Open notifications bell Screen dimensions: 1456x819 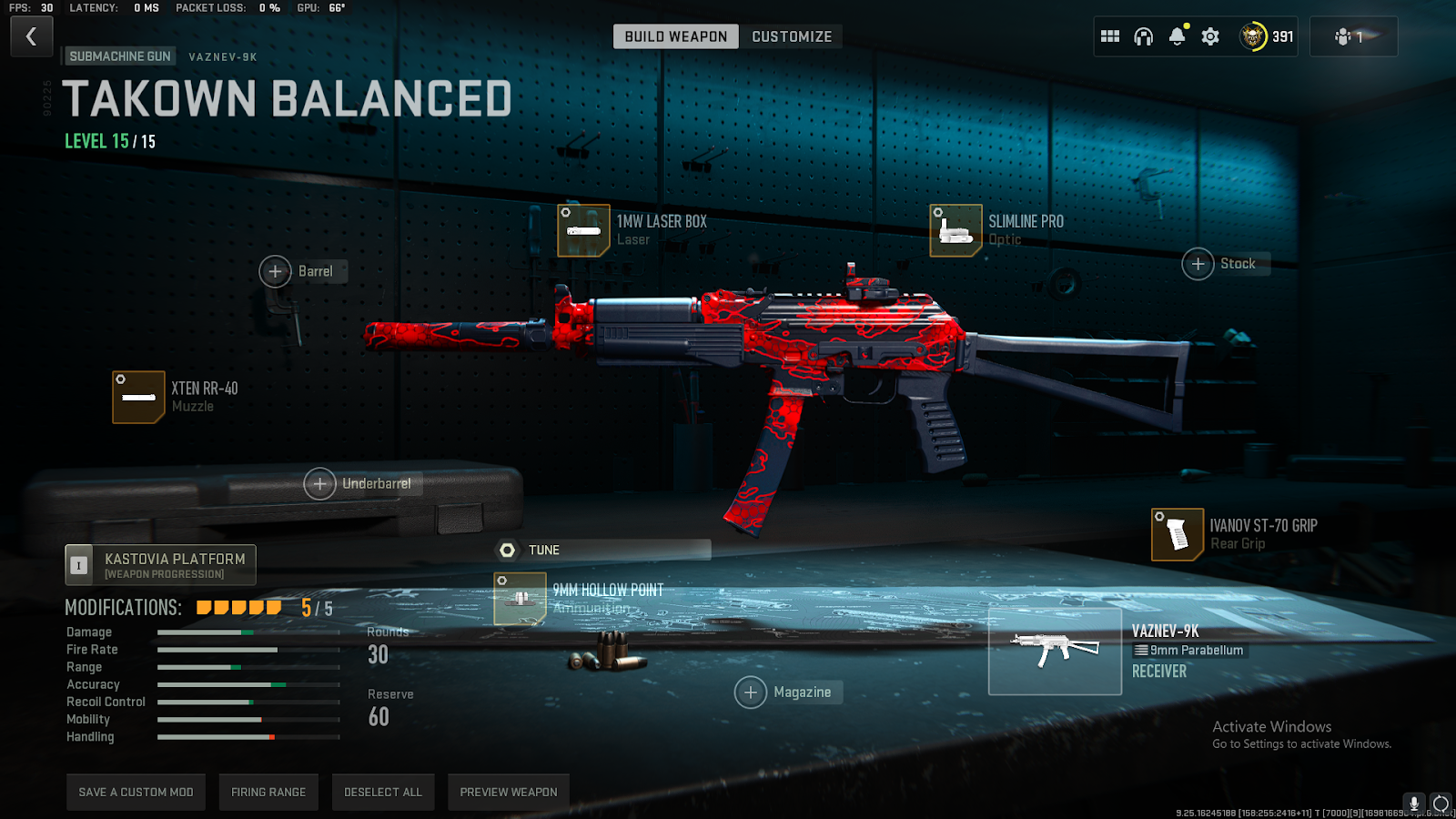(x=1177, y=36)
